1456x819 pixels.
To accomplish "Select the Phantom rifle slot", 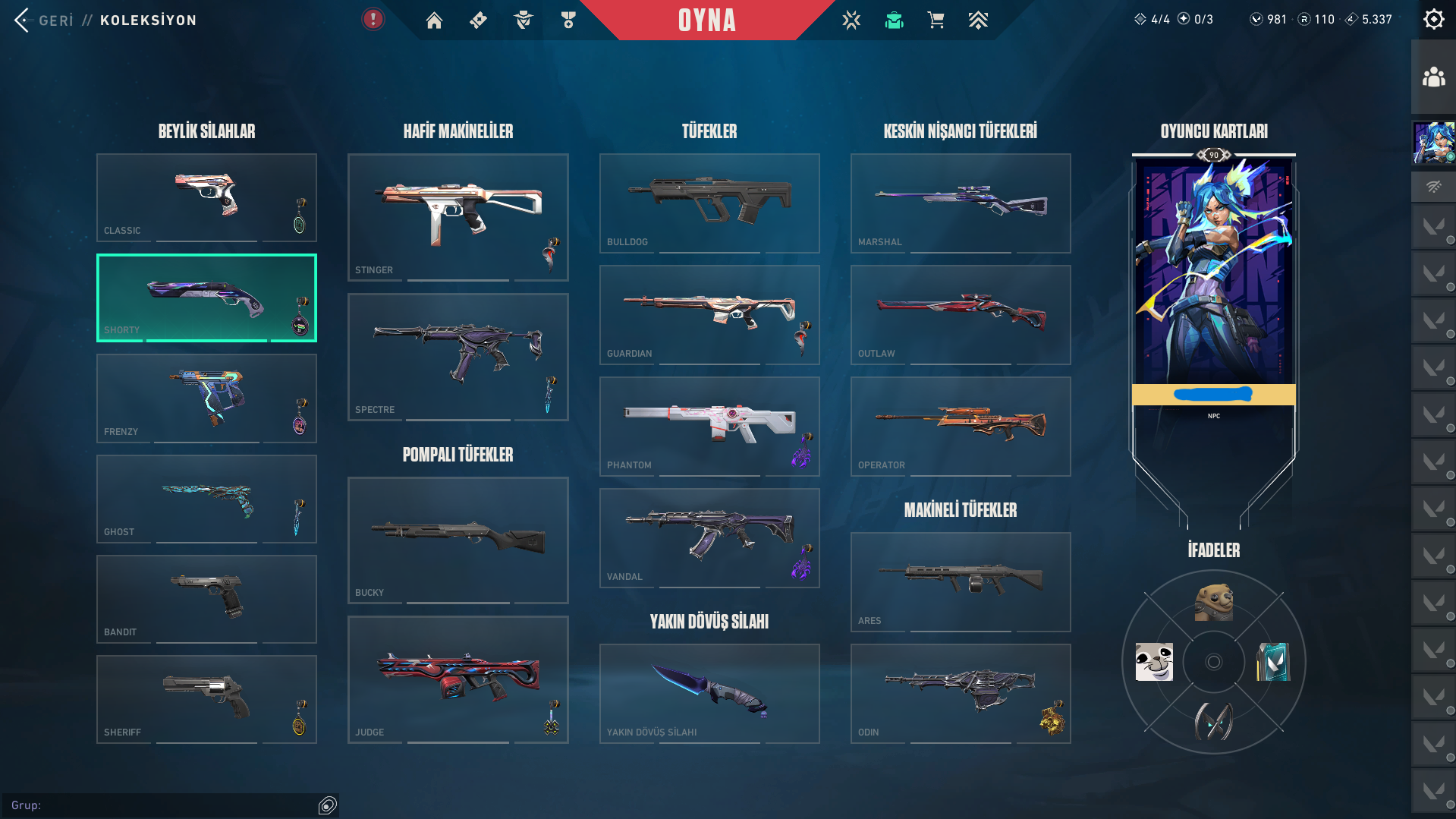I will [709, 427].
